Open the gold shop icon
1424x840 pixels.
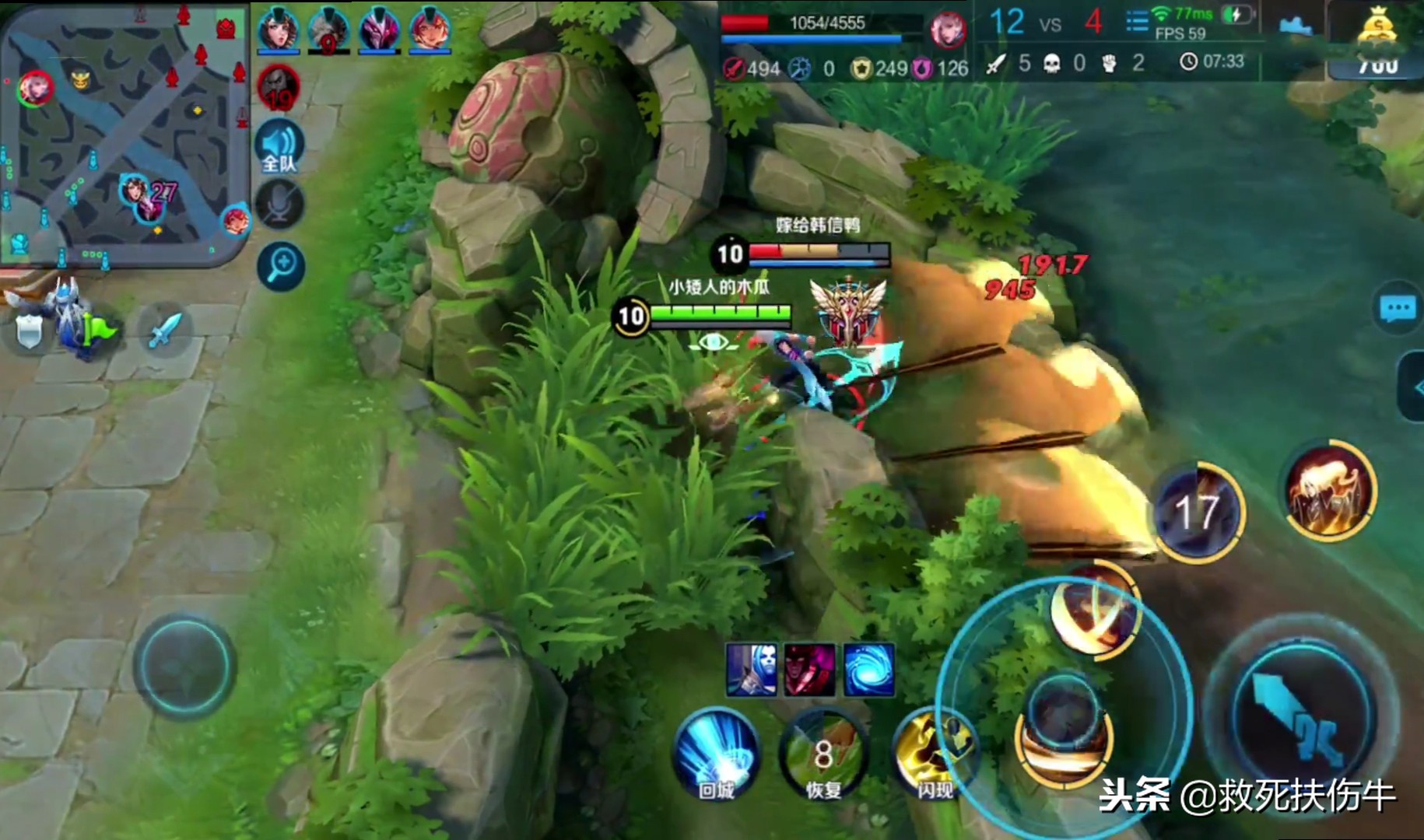pos(1377,31)
